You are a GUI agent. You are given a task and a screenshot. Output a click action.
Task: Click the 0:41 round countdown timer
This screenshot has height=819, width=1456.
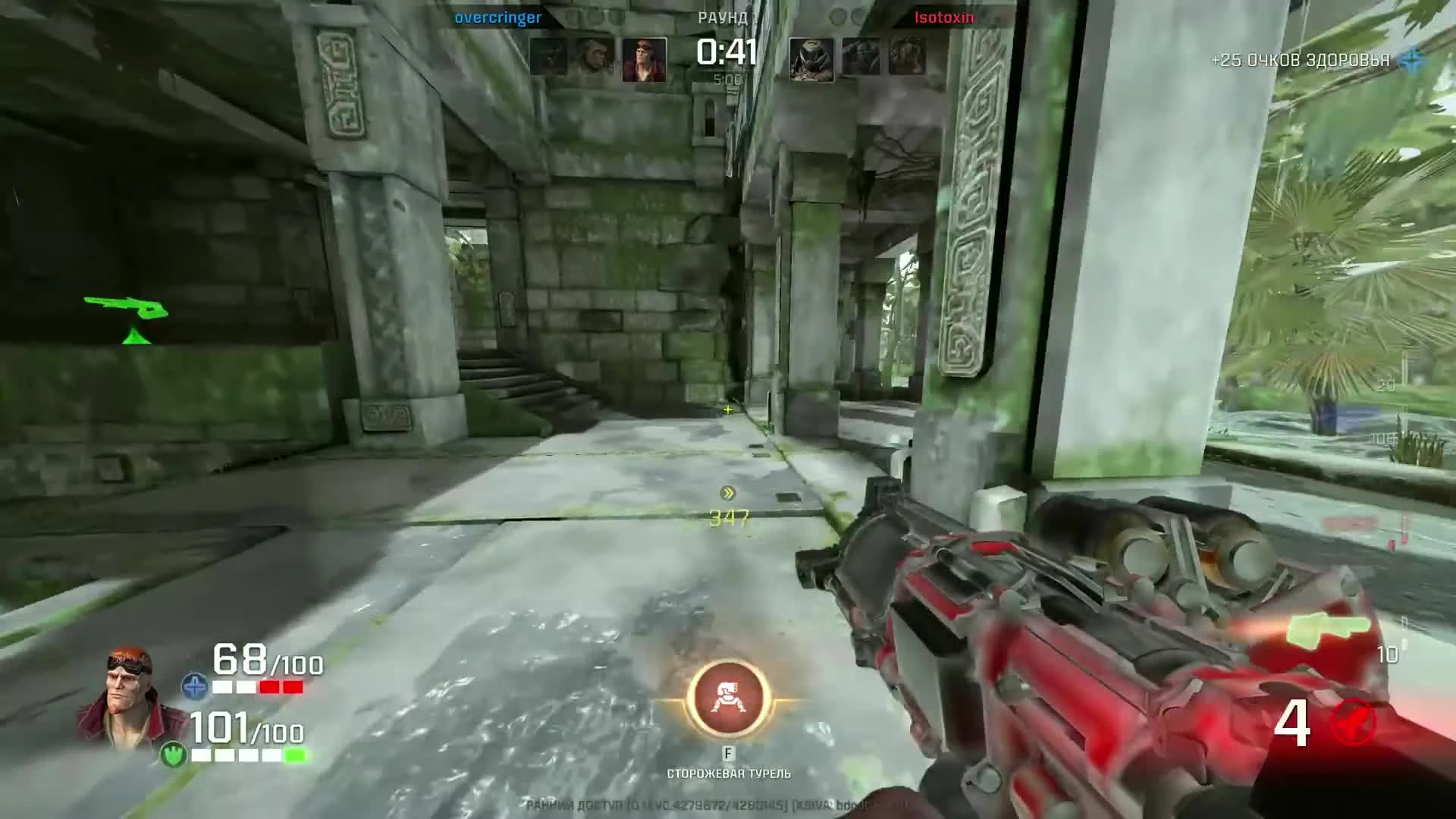point(726,52)
